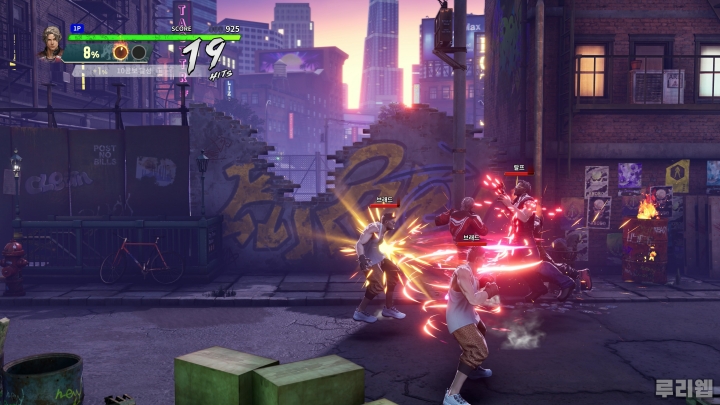The height and width of the screenshot is (405, 720).
Task: Select the flaming special gauge orb
Action: pyautogui.click(x=120, y=52)
